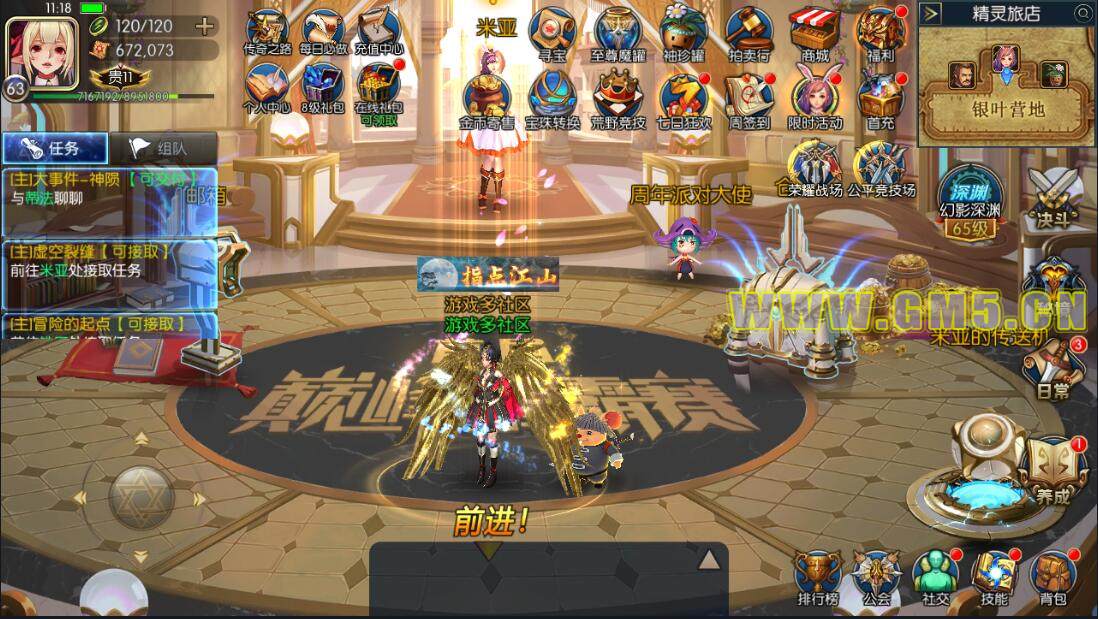
Task: Switch to the 组队 team tab
Action: (x=160, y=148)
